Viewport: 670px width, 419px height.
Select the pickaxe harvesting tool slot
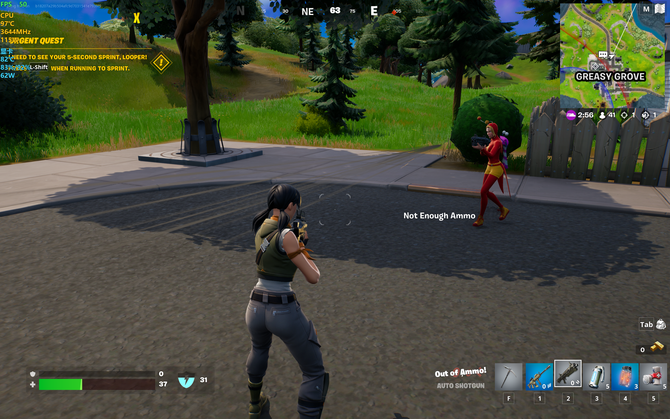click(509, 375)
